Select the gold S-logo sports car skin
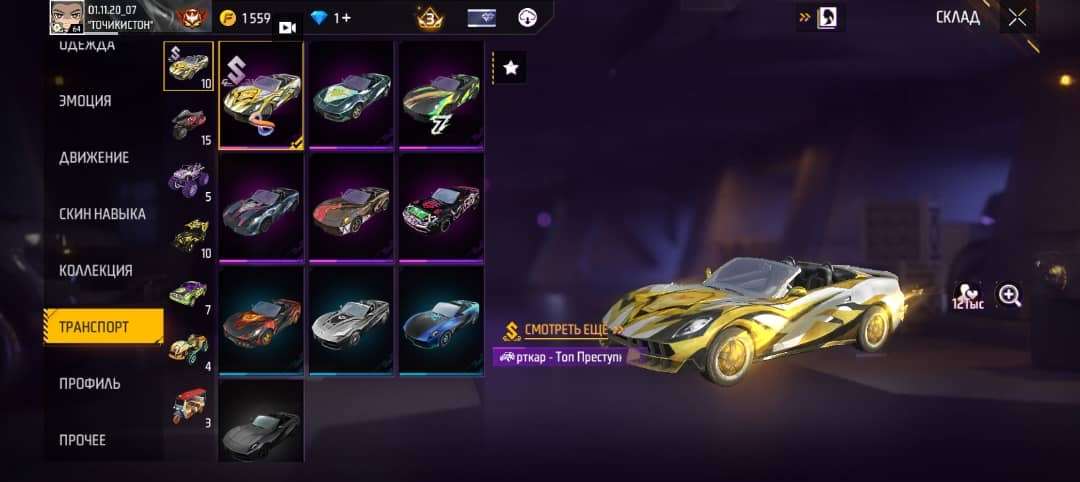This screenshot has width=1080, height=482. point(260,95)
